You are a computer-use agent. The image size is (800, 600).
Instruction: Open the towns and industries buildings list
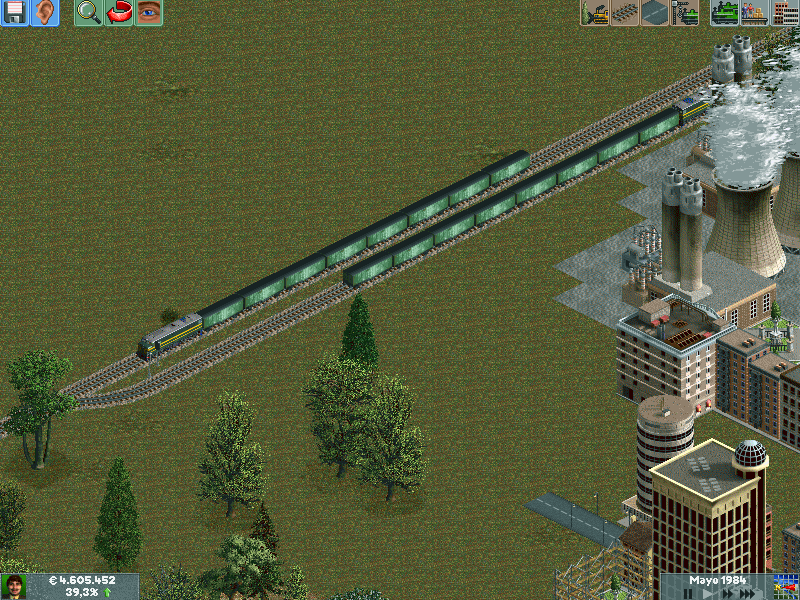783,13
